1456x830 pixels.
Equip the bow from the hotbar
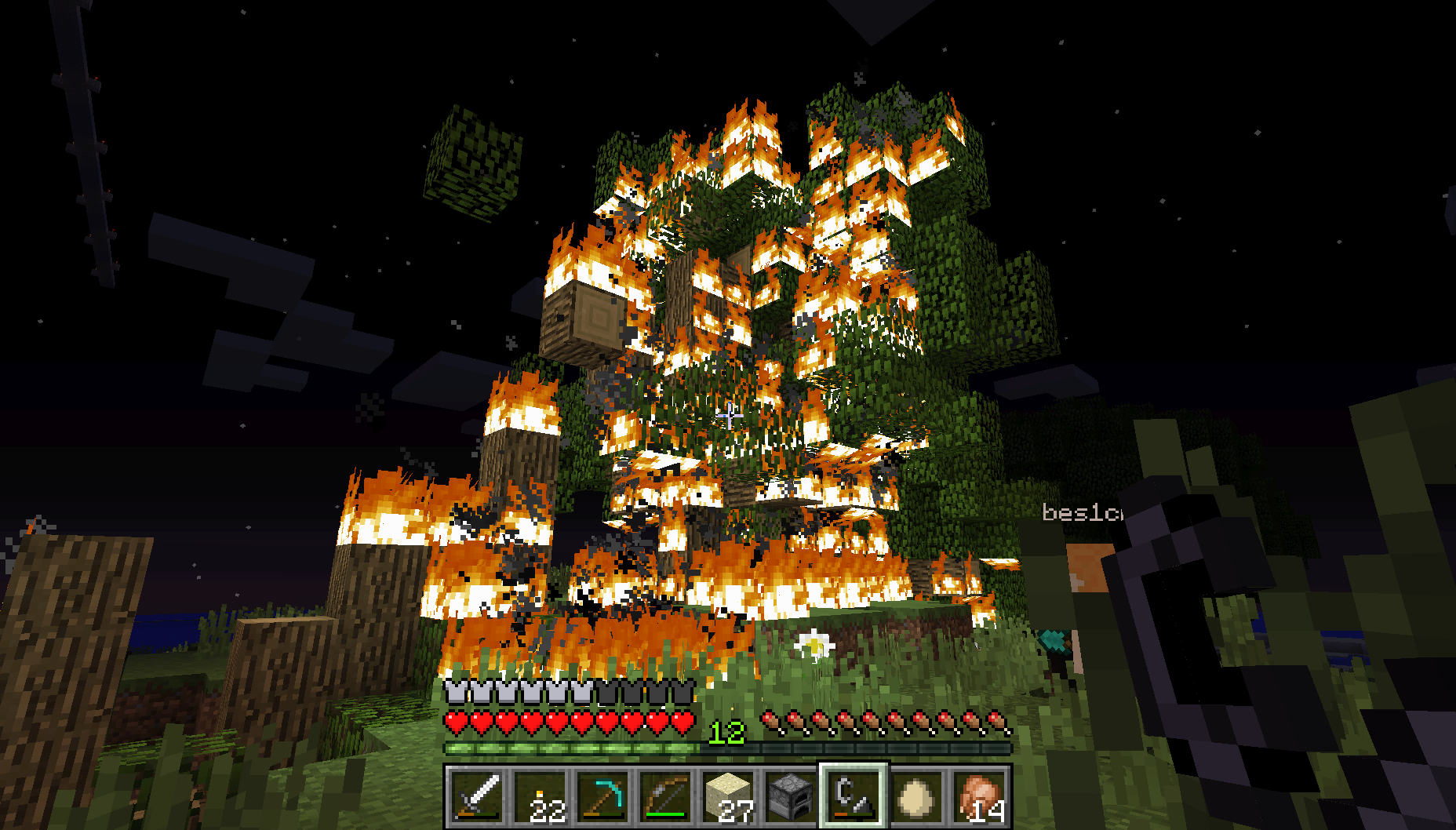[x=665, y=796]
